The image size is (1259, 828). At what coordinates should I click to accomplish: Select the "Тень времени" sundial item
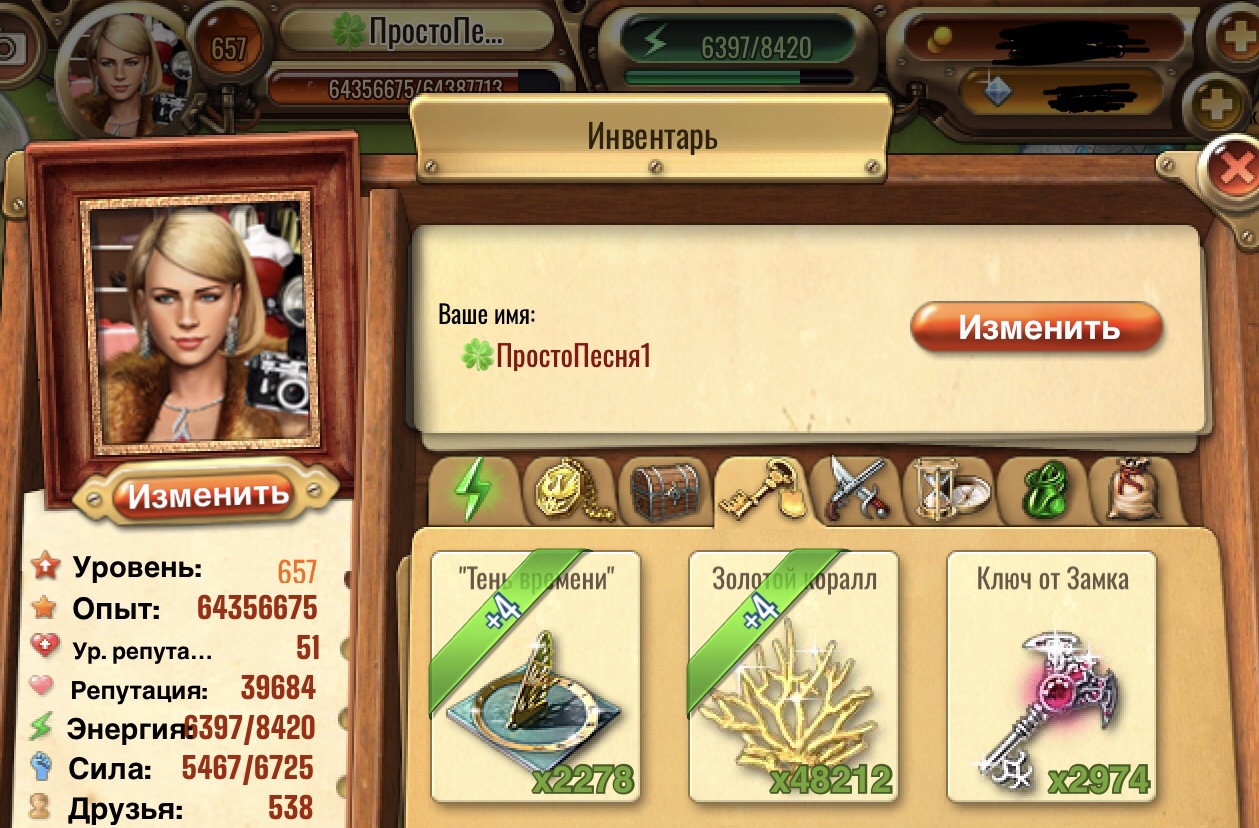tap(535, 676)
